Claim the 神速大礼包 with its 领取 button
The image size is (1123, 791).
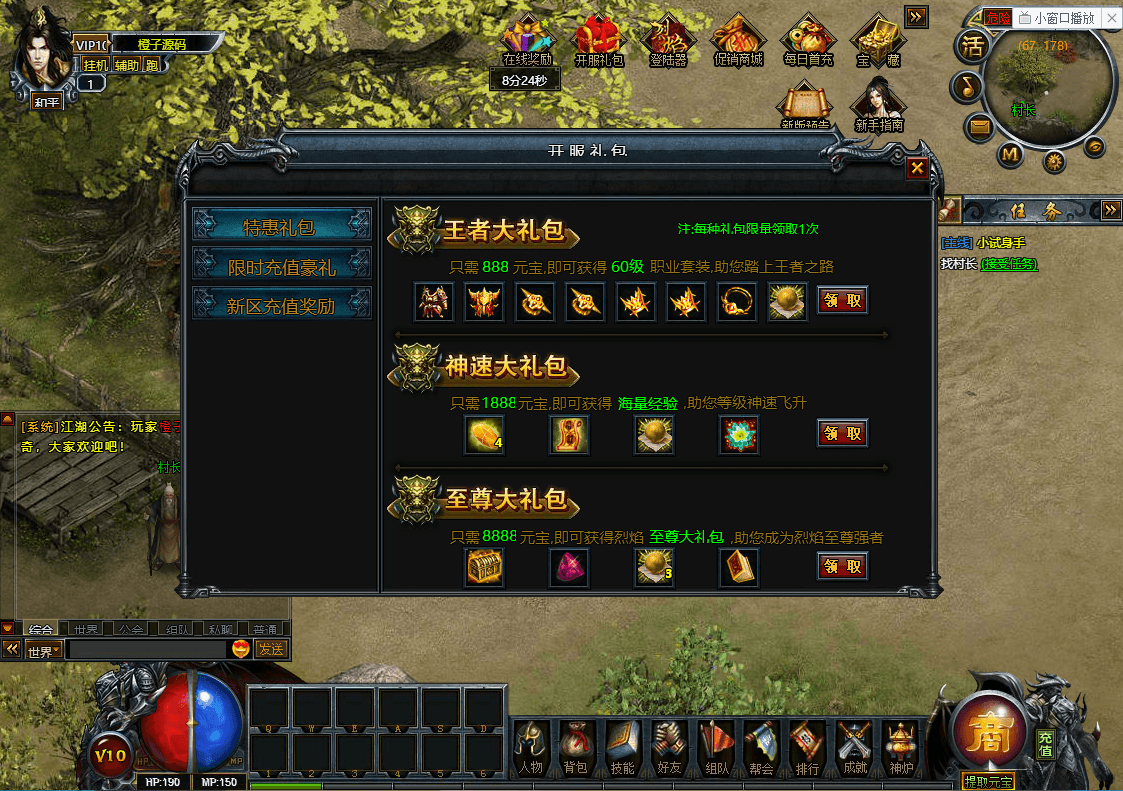tap(842, 433)
